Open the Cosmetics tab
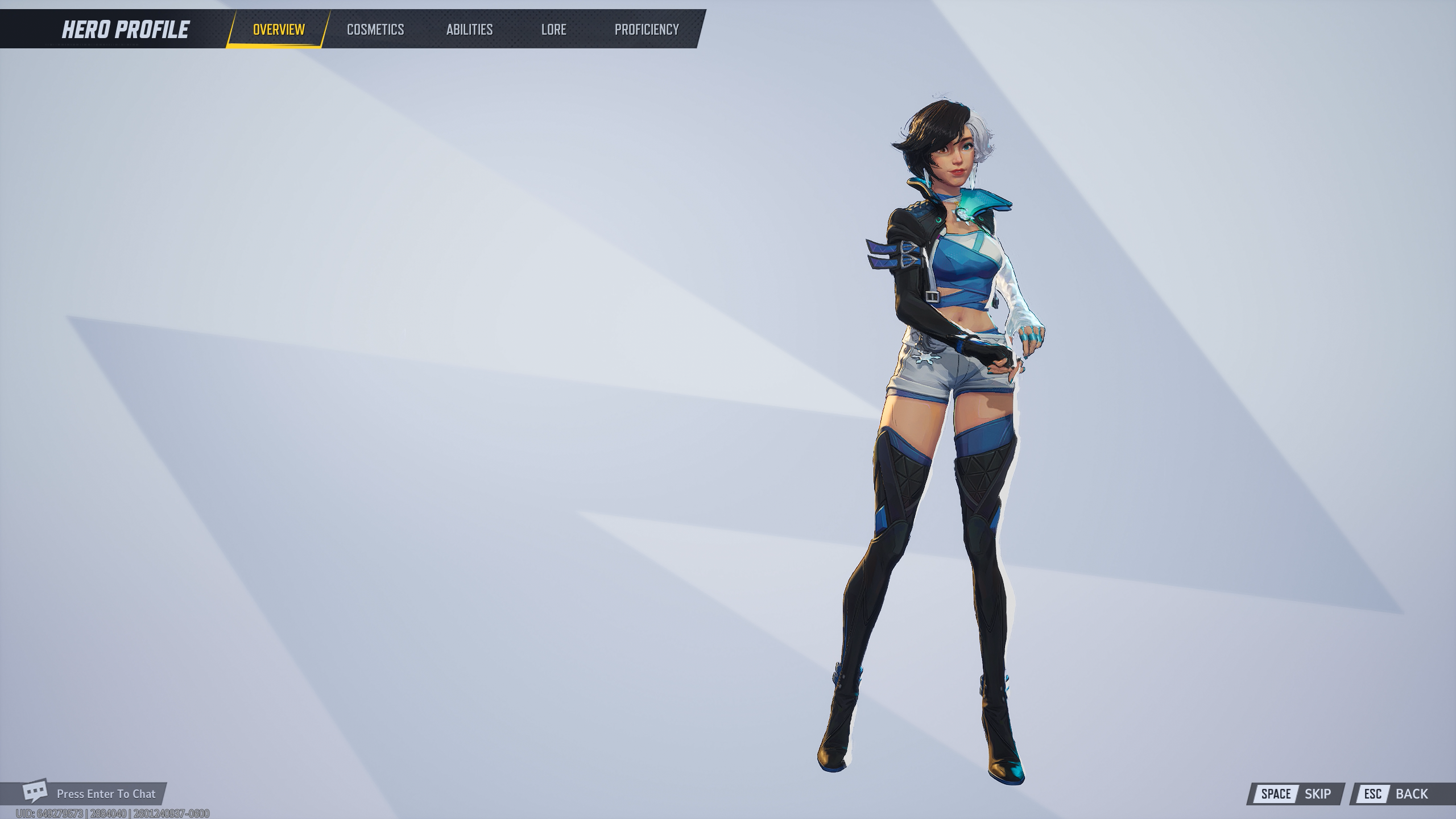Image resolution: width=1456 pixels, height=819 pixels. coord(375,30)
